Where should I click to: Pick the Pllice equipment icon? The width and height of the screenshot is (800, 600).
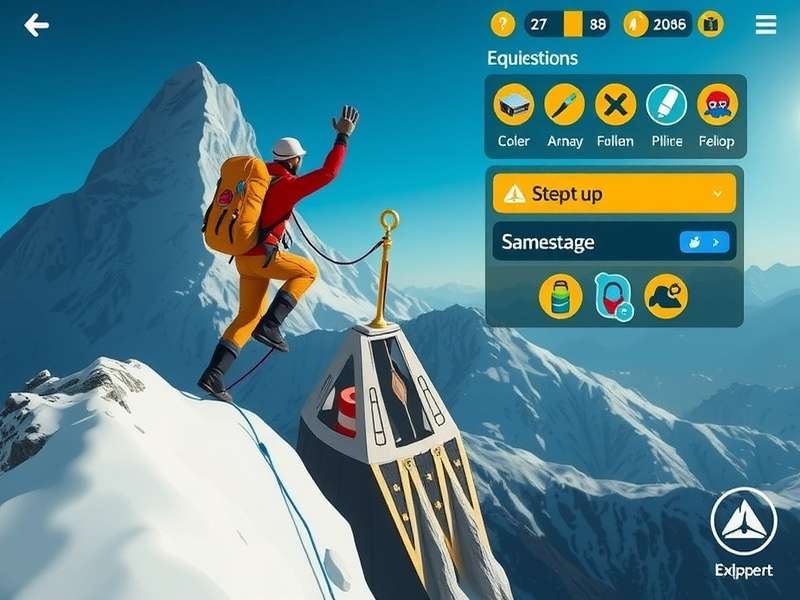click(666, 104)
